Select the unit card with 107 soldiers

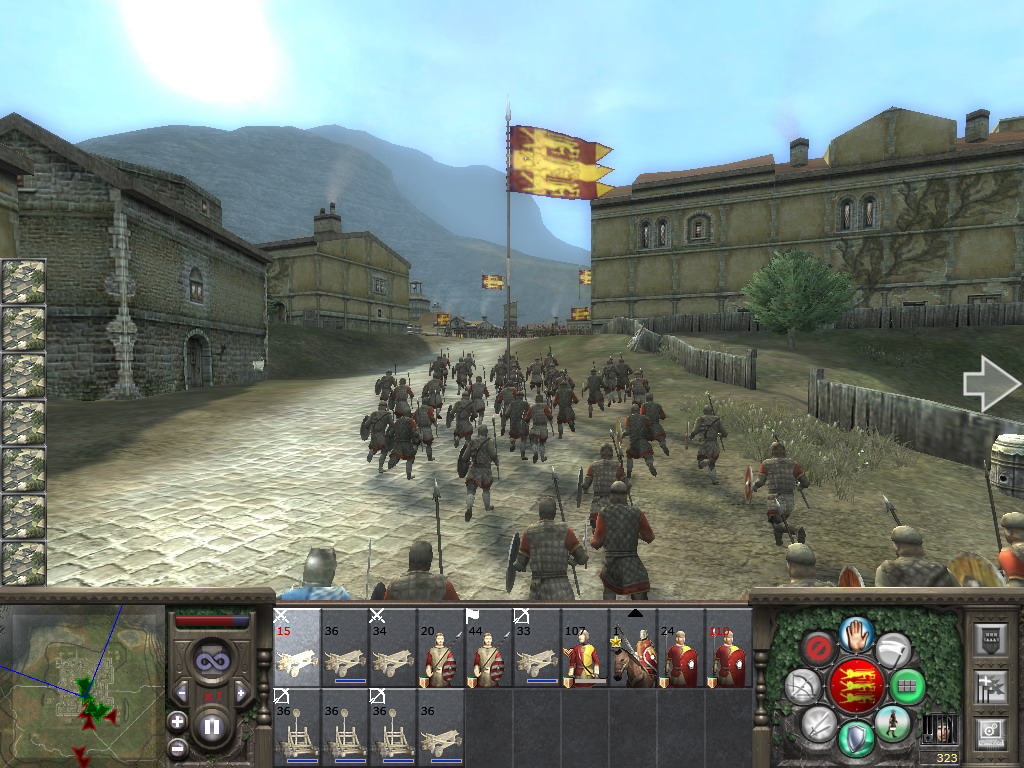pyautogui.click(x=585, y=650)
